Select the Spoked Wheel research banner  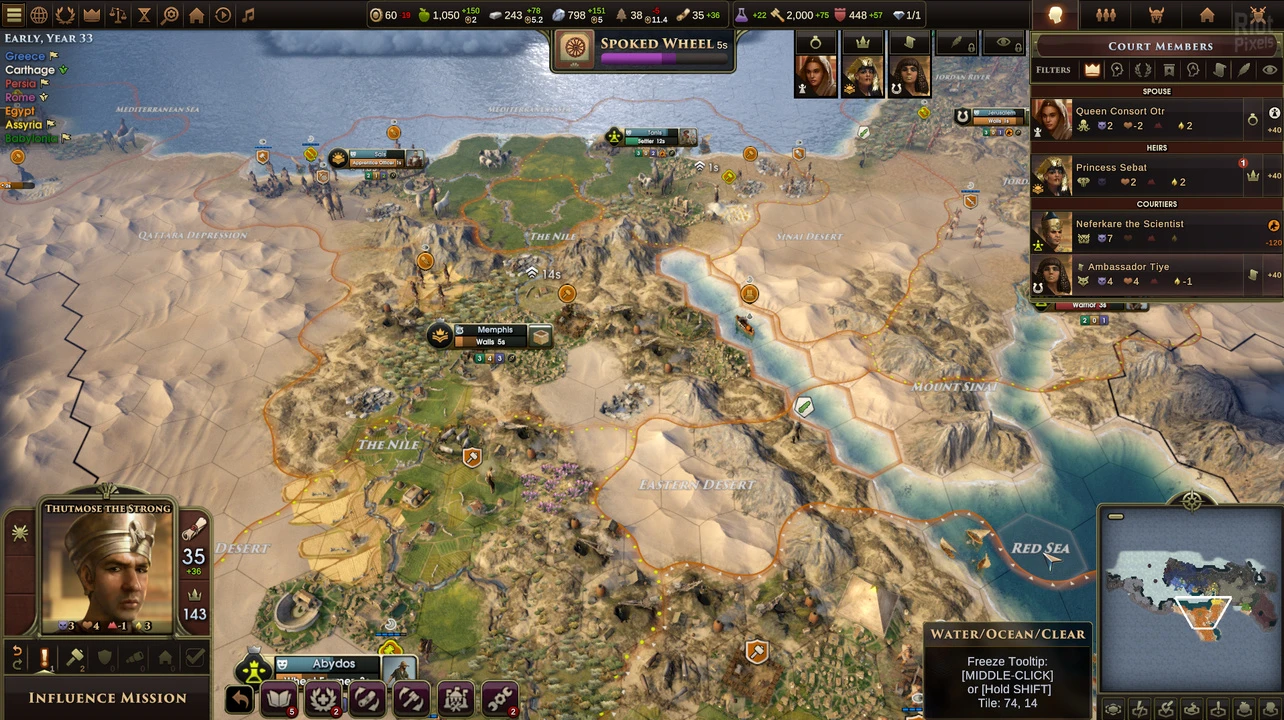click(x=643, y=50)
